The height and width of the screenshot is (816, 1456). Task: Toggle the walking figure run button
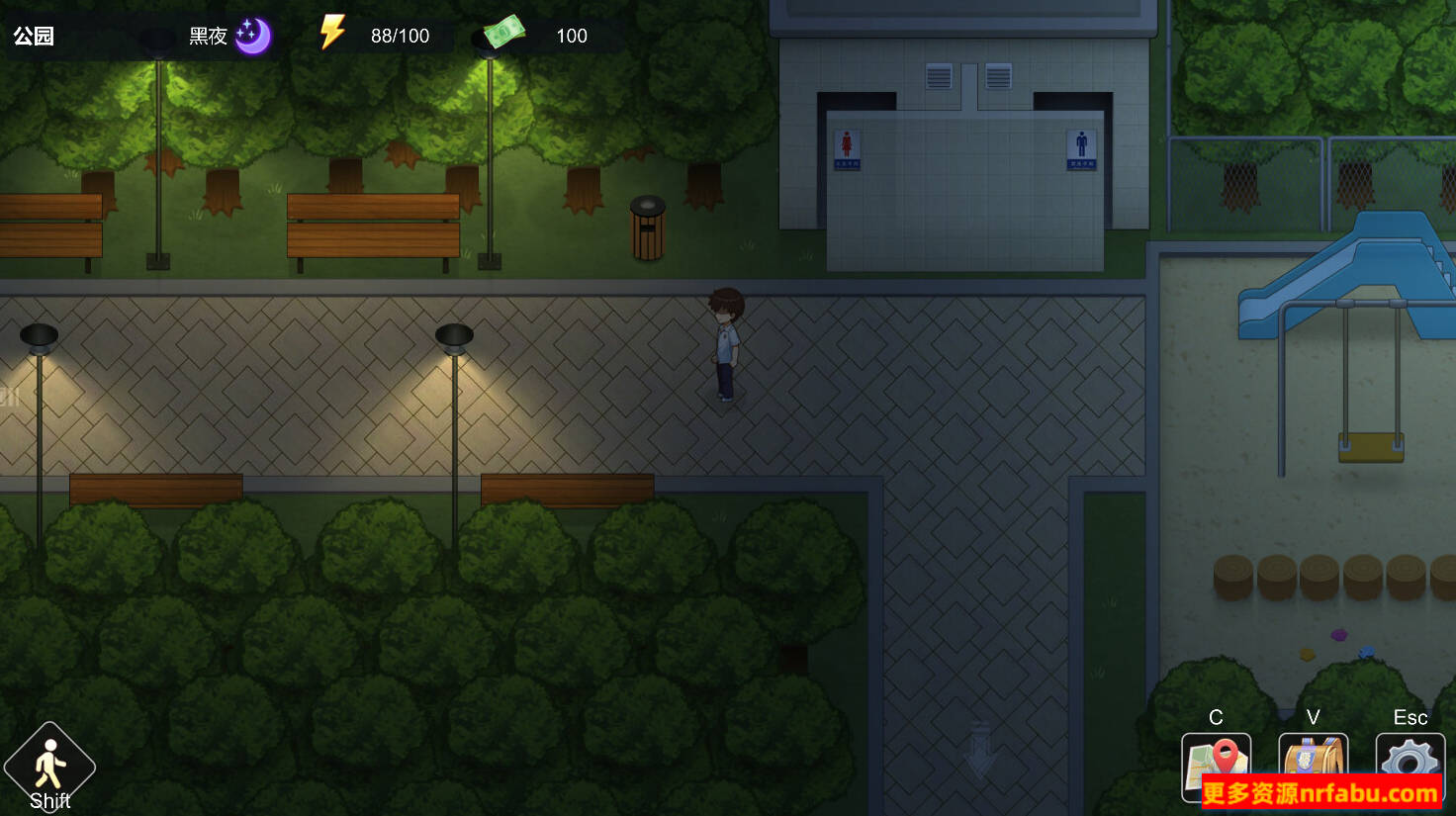click(x=49, y=767)
